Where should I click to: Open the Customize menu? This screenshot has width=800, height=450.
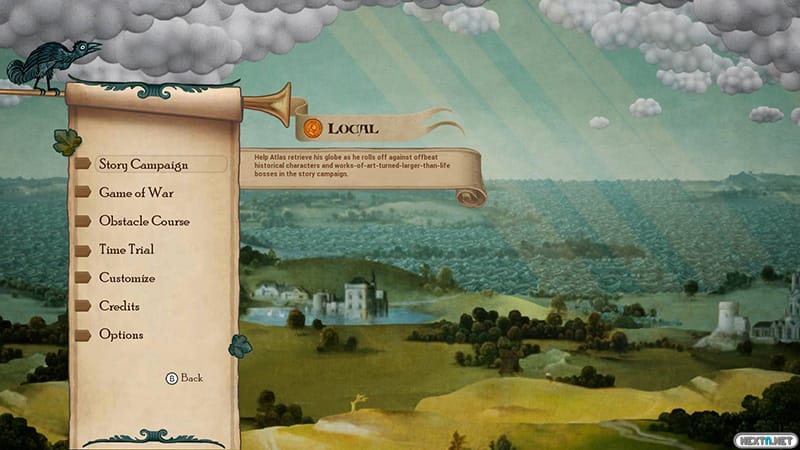[x=127, y=278]
